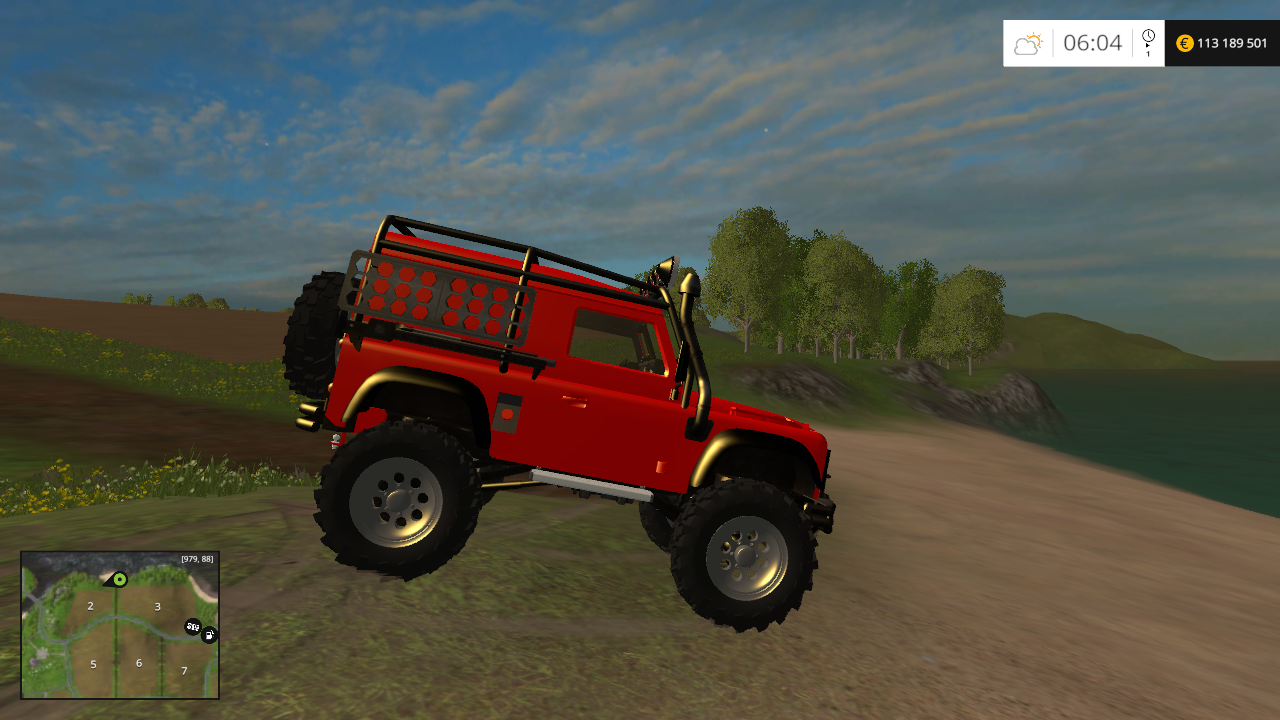Open the time scale clock icon
This screenshot has height=720, width=1280.
click(x=1147, y=36)
